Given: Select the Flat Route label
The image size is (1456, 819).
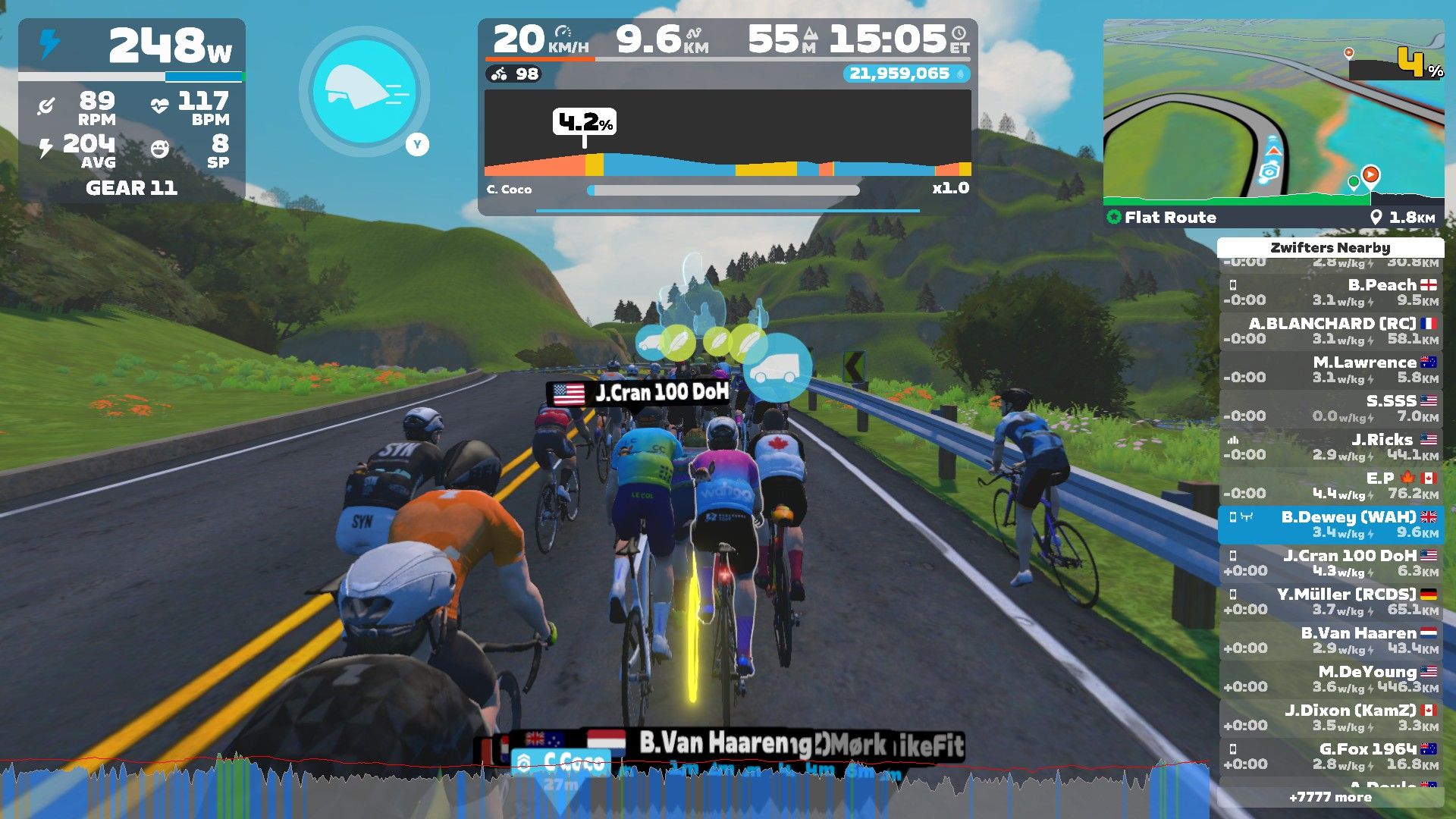Looking at the screenshot, I should tap(1169, 218).
